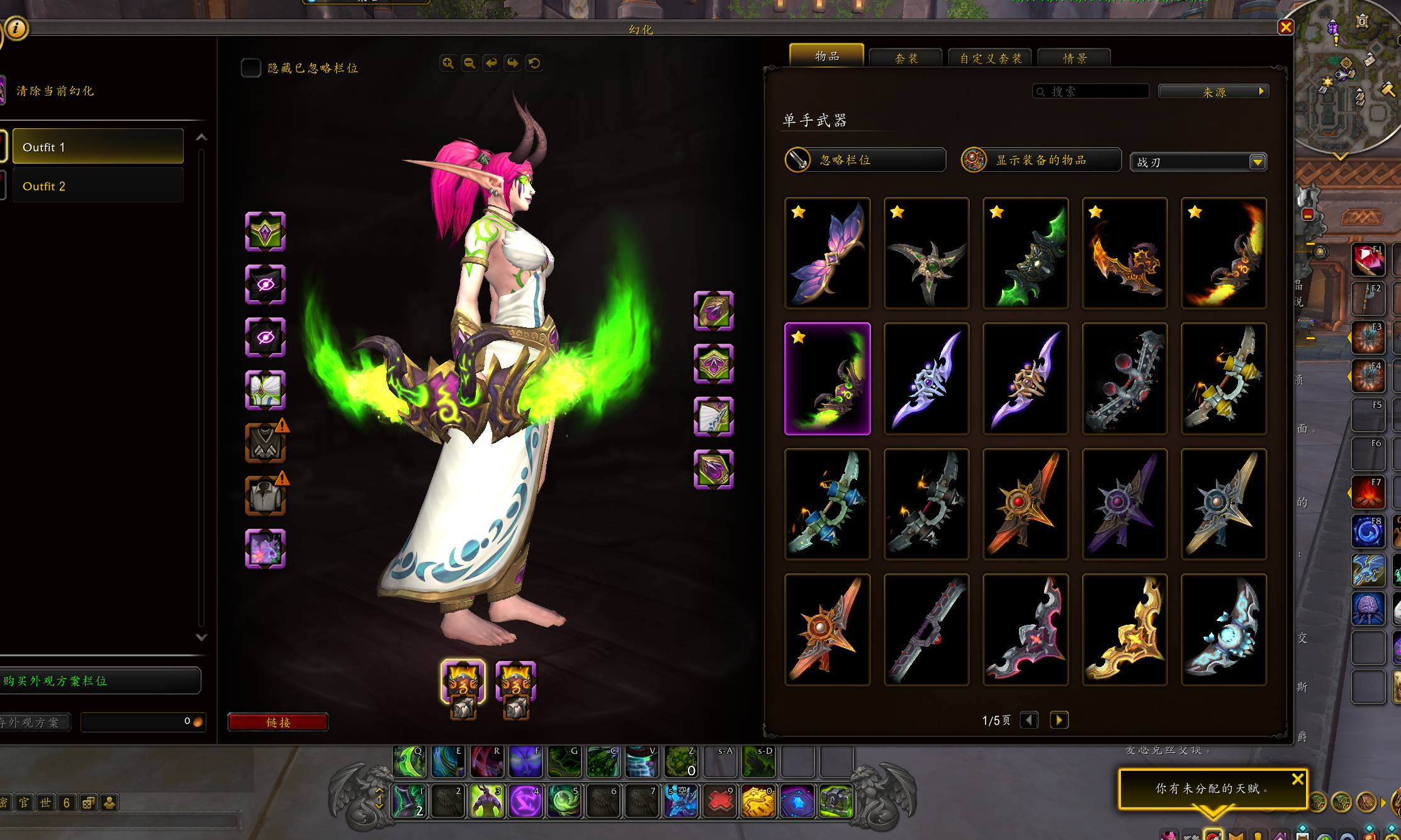Viewport: 1401px width, 840px height.
Task: Reset the character model view
Action: tap(534, 63)
